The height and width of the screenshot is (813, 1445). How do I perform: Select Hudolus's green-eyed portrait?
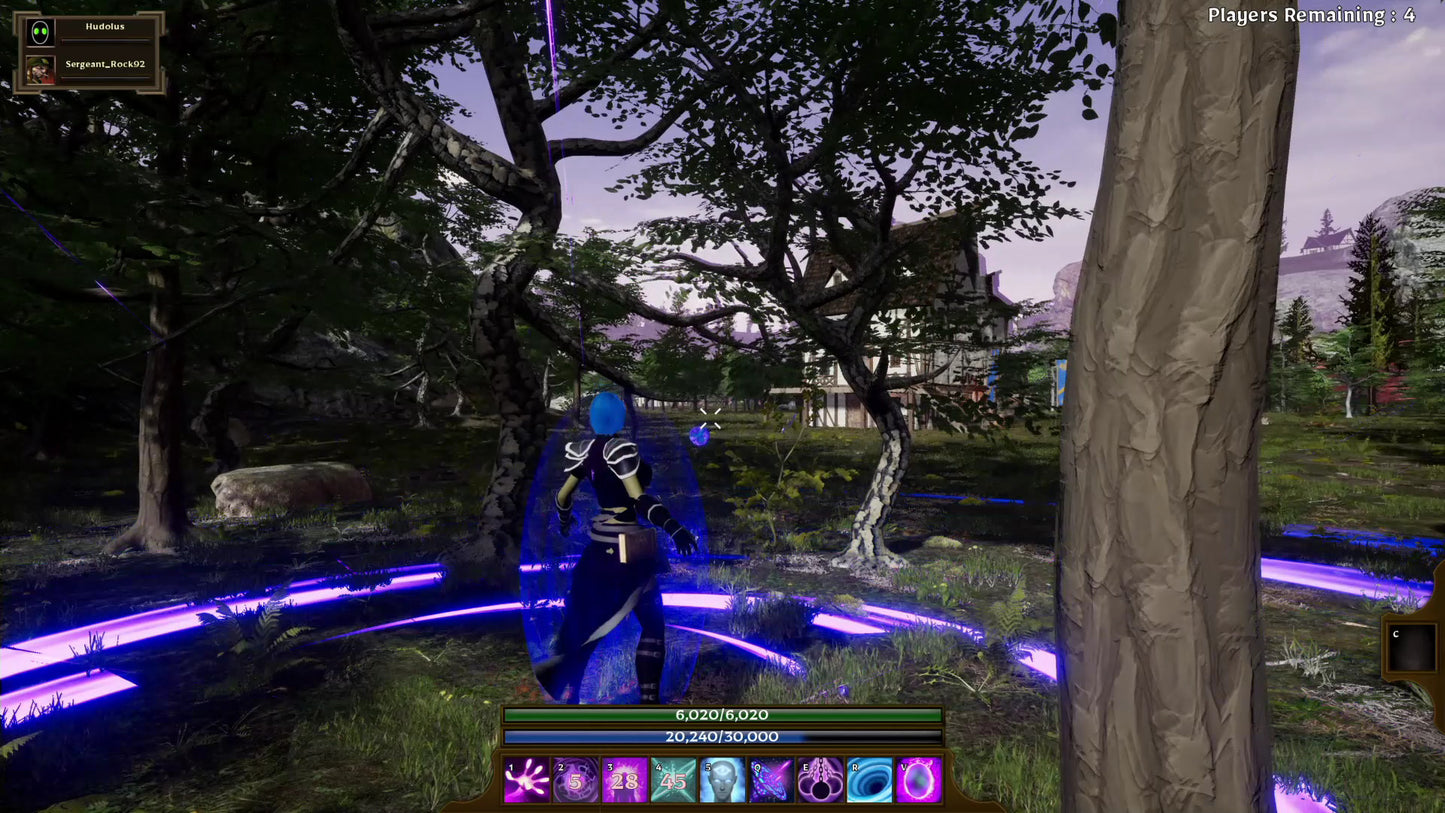pyautogui.click(x=40, y=33)
